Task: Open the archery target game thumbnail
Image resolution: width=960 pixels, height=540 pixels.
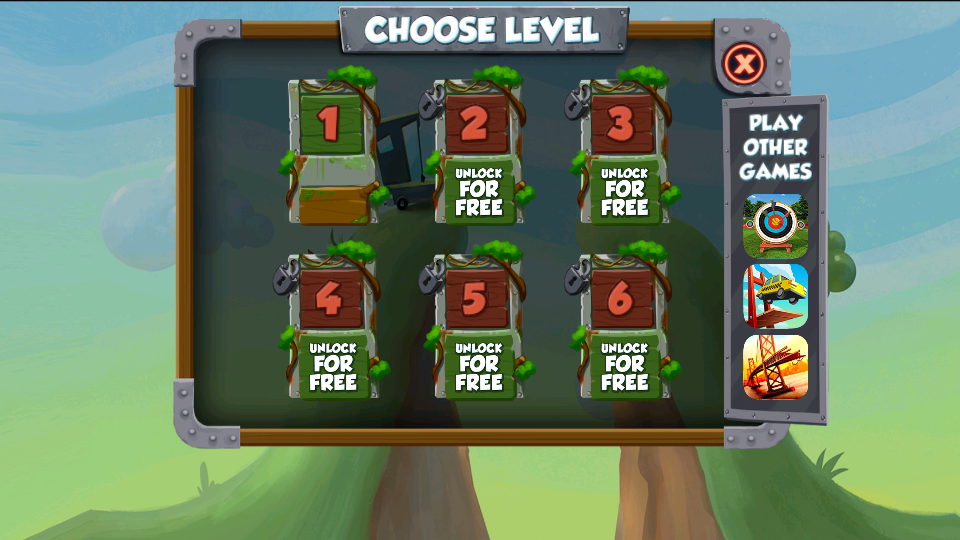Action: pos(775,224)
